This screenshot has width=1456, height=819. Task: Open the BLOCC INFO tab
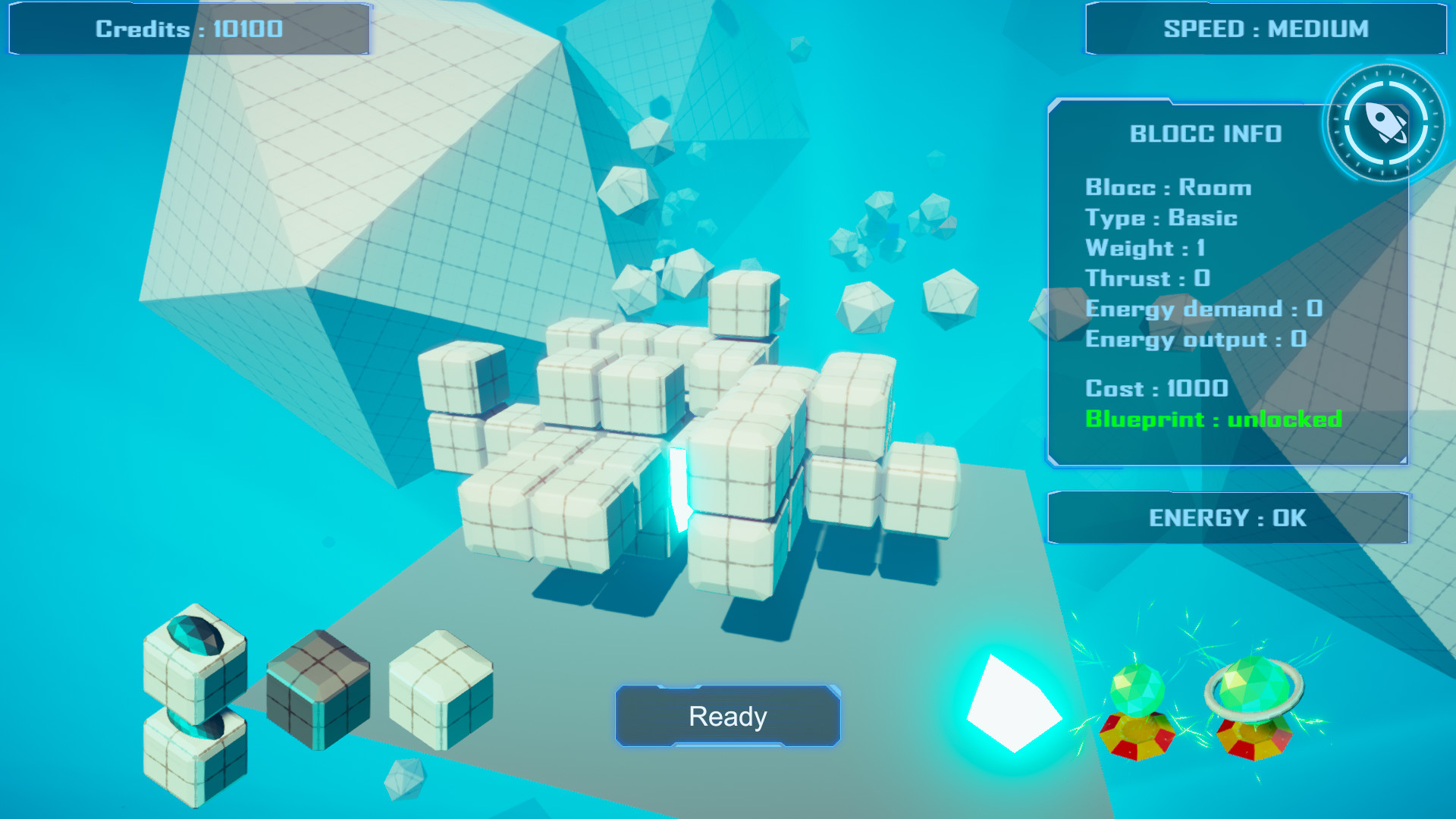pyautogui.click(x=1204, y=134)
